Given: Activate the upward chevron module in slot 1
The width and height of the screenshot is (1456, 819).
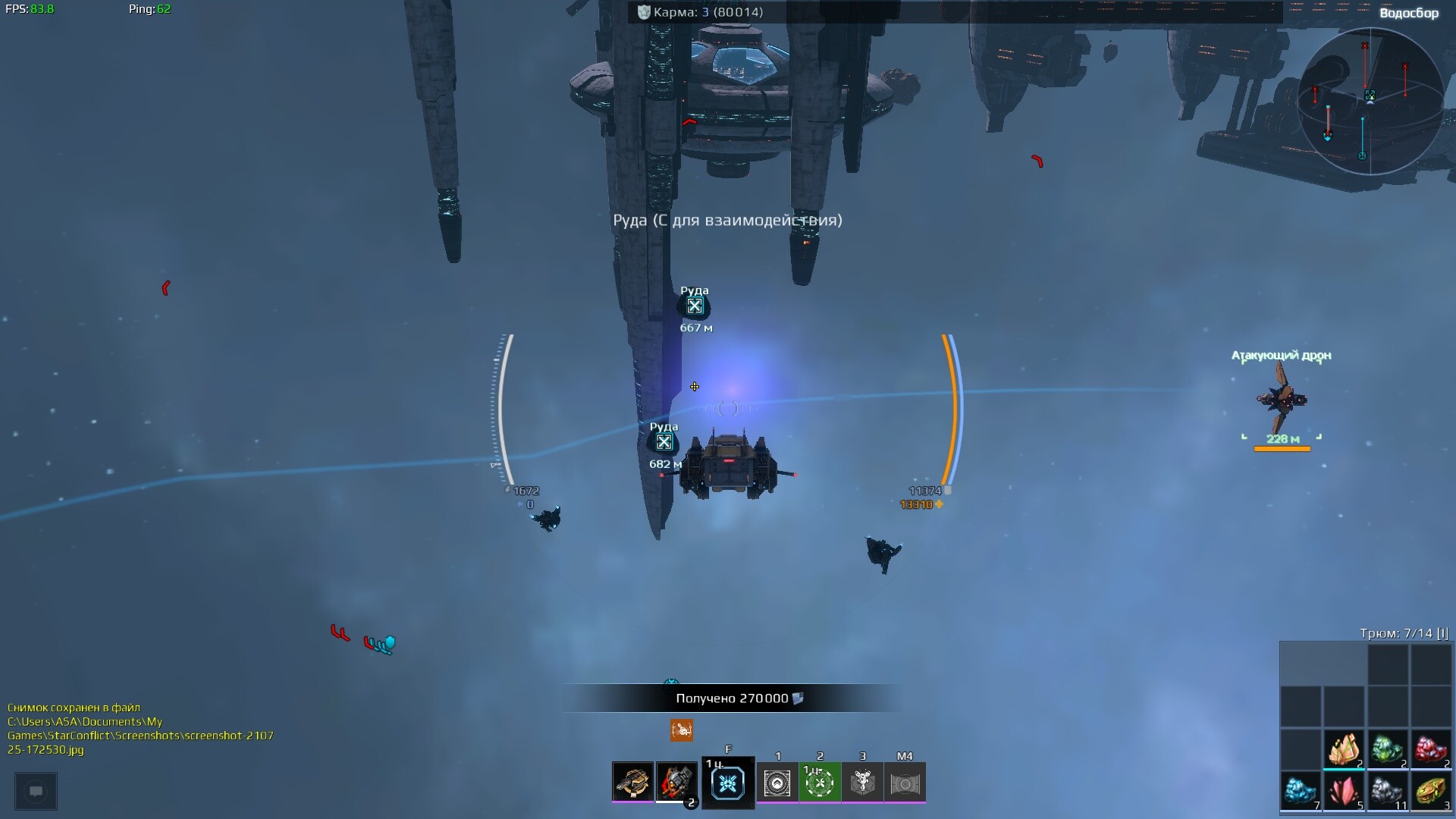Looking at the screenshot, I should tap(777, 783).
